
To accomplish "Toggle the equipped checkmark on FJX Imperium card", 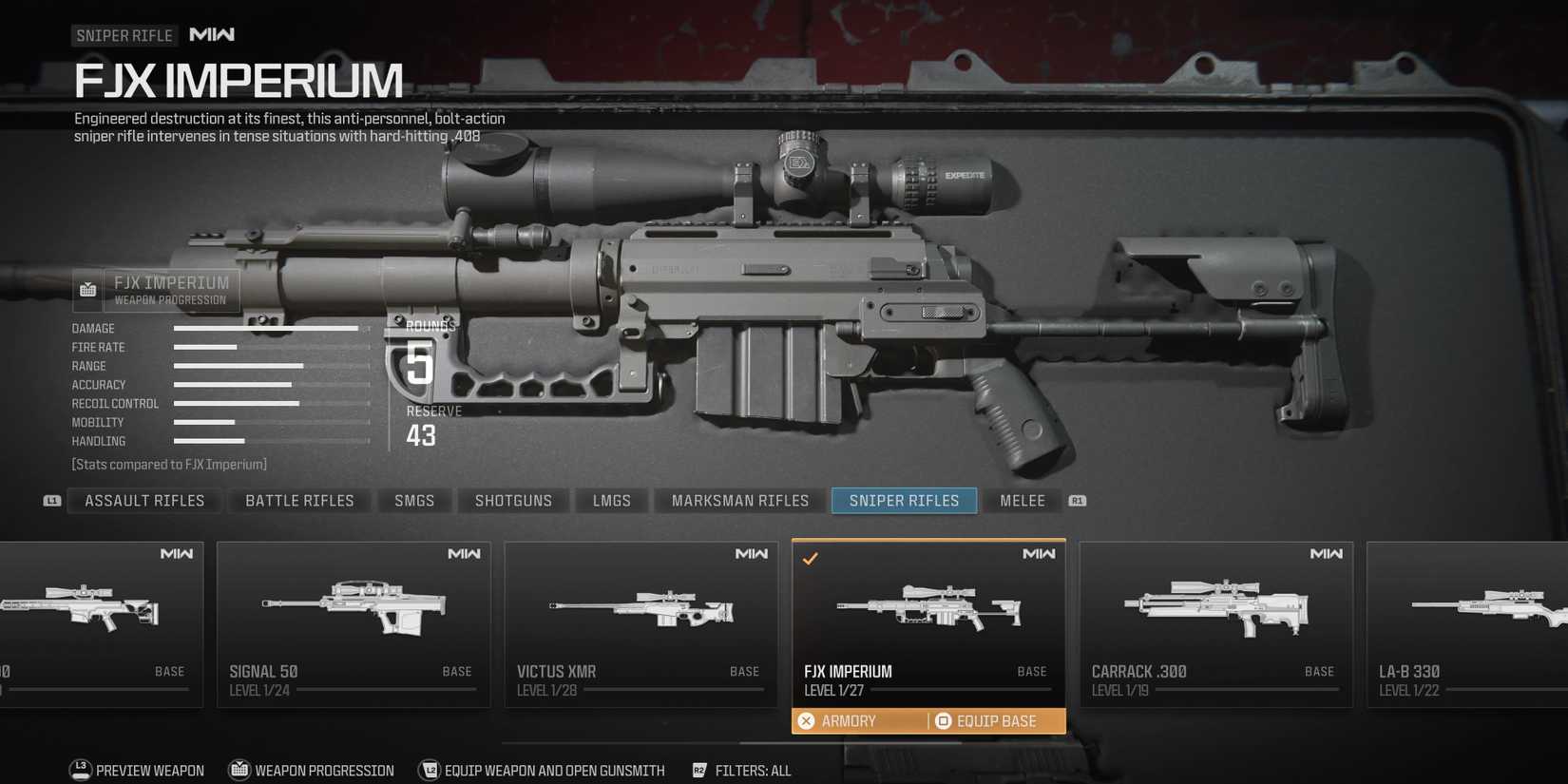I will [811, 560].
